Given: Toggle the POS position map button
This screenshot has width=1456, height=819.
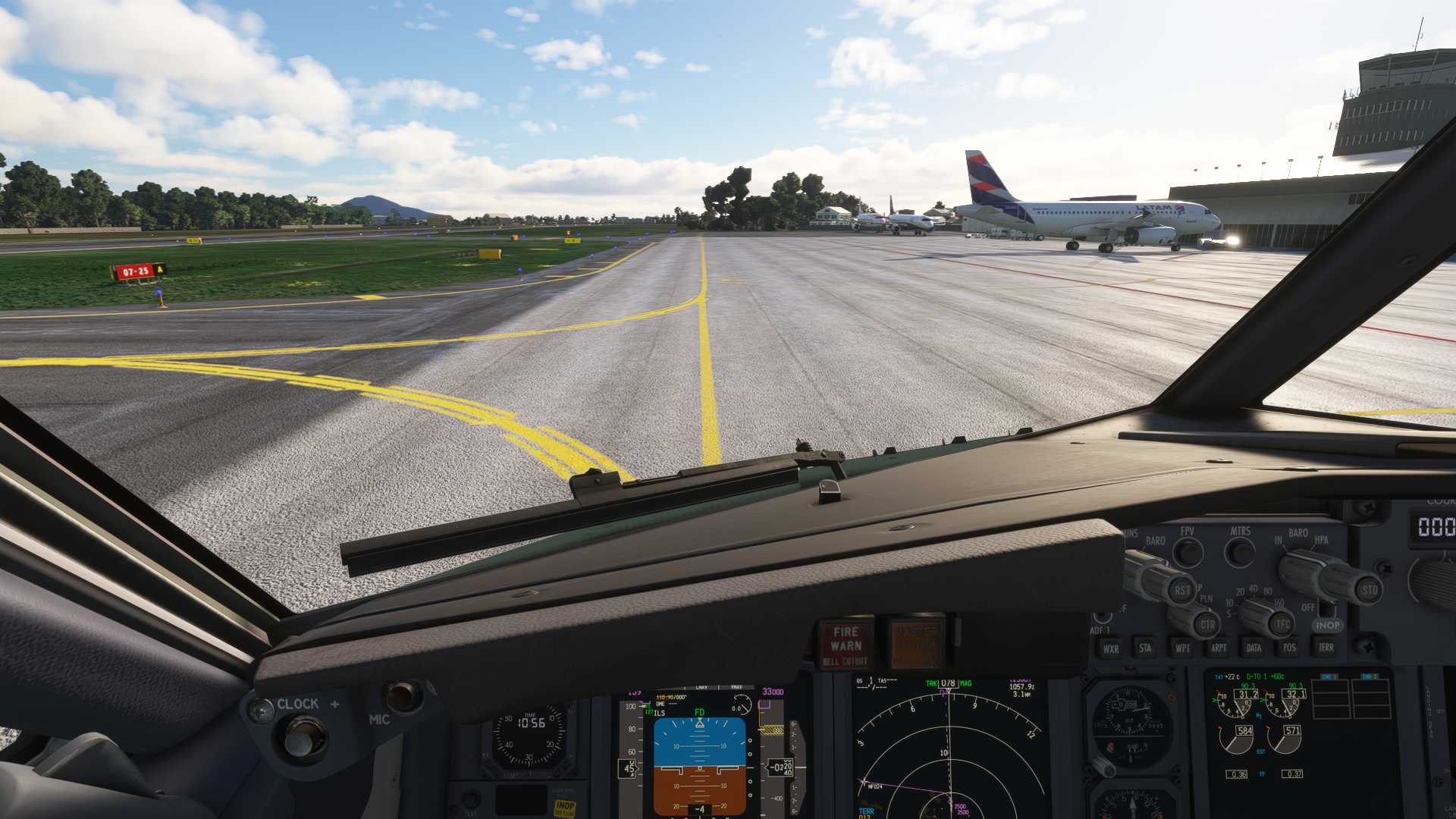Looking at the screenshot, I should [x=1289, y=648].
